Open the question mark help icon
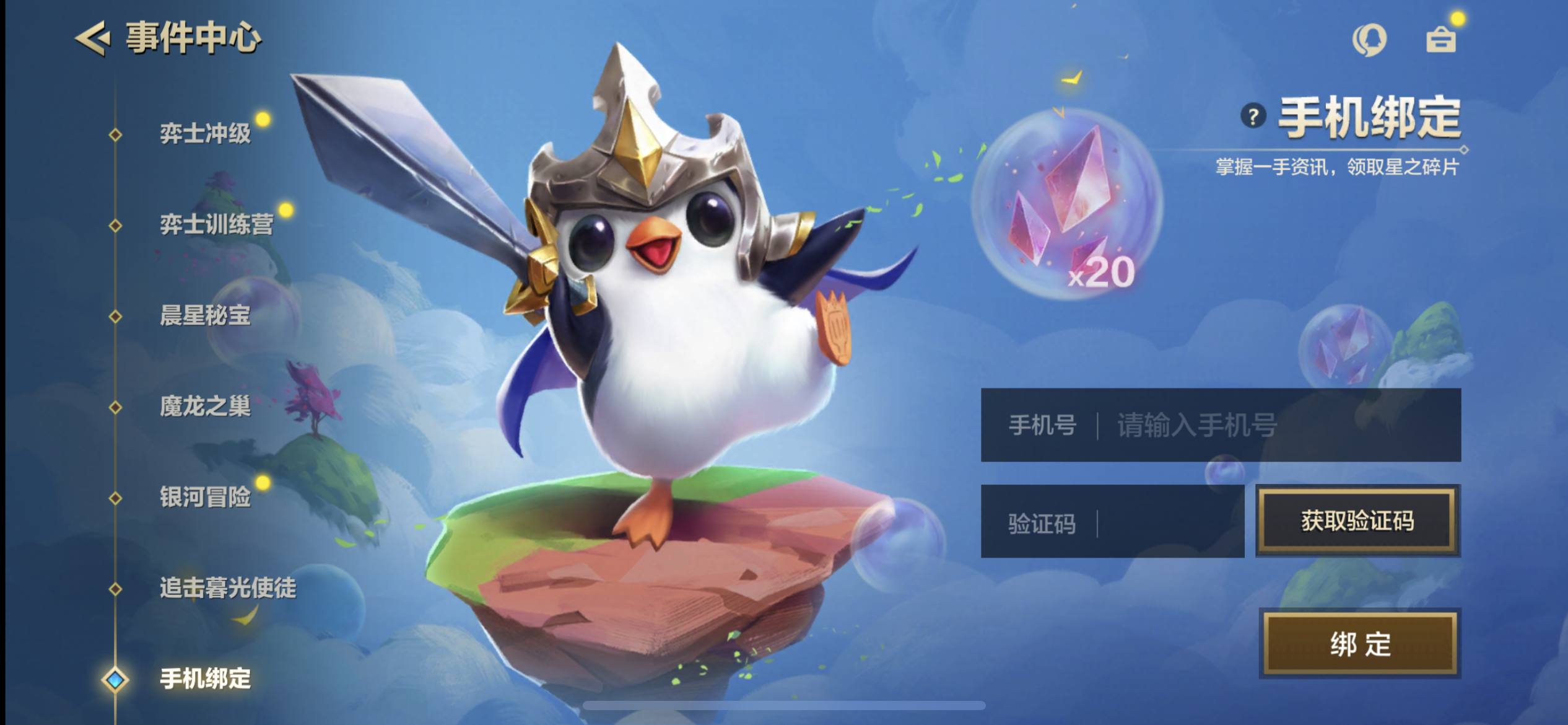Viewport: 1568px width, 725px height. tap(1253, 116)
